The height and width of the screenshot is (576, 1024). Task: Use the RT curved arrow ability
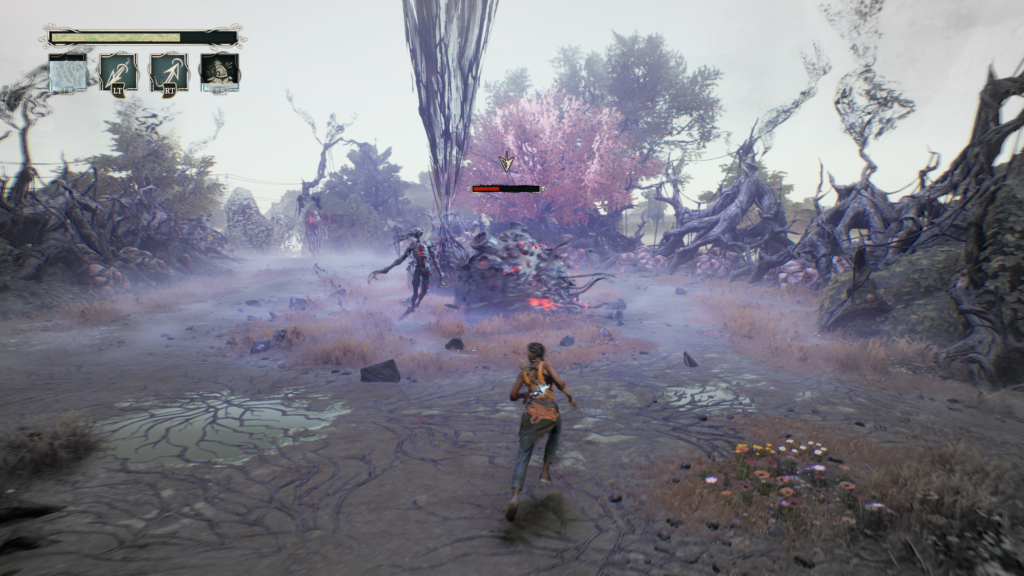point(169,73)
